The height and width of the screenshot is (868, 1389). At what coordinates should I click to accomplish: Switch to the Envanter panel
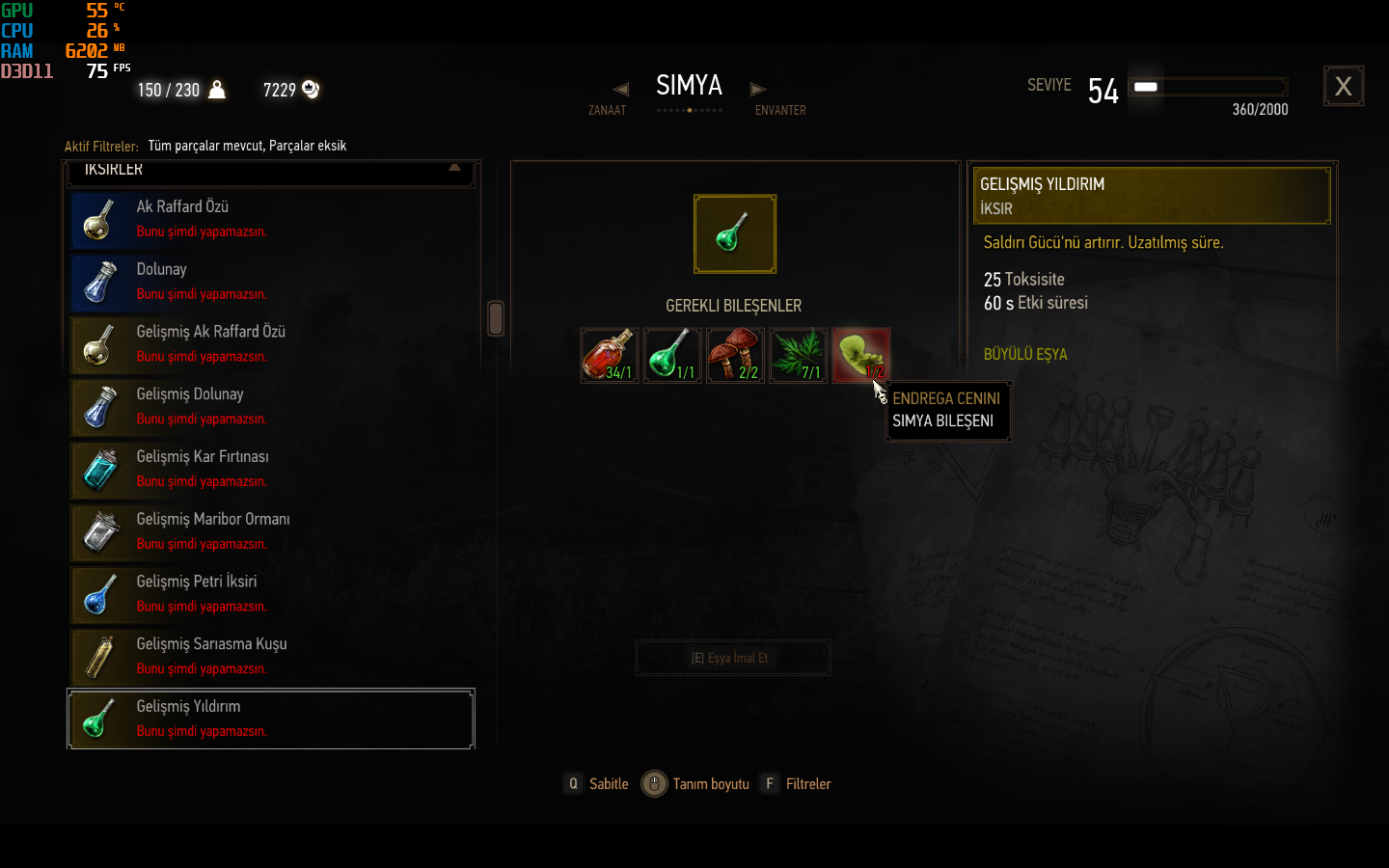point(759,91)
